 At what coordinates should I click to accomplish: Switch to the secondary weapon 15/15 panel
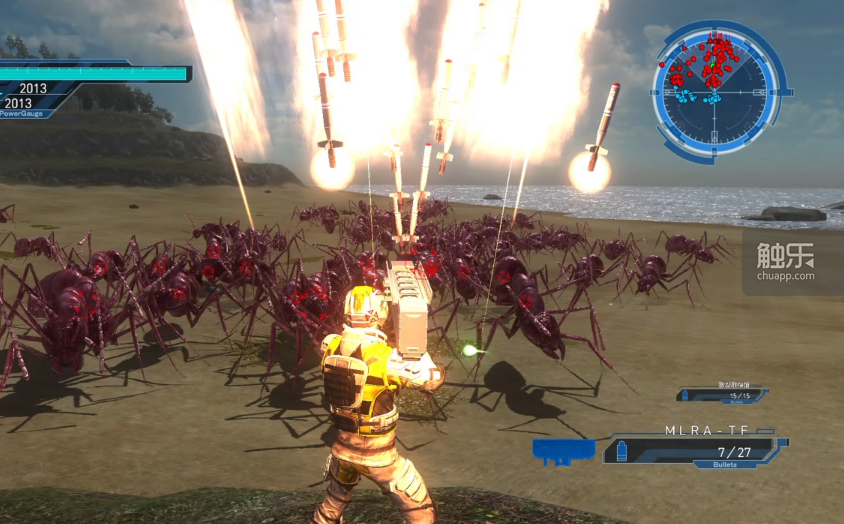click(x=722, y=396)
